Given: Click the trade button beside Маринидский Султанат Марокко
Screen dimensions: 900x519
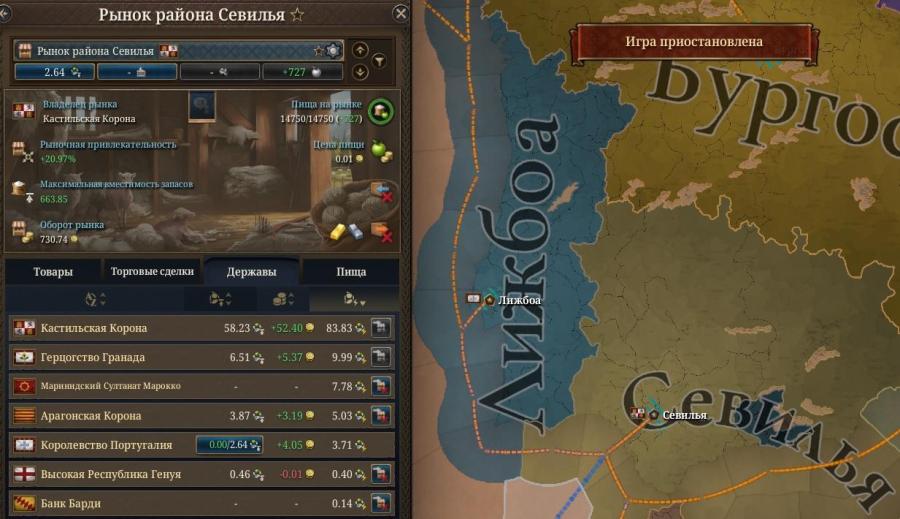Looking at the screenshot, I should tap(379, 386).
